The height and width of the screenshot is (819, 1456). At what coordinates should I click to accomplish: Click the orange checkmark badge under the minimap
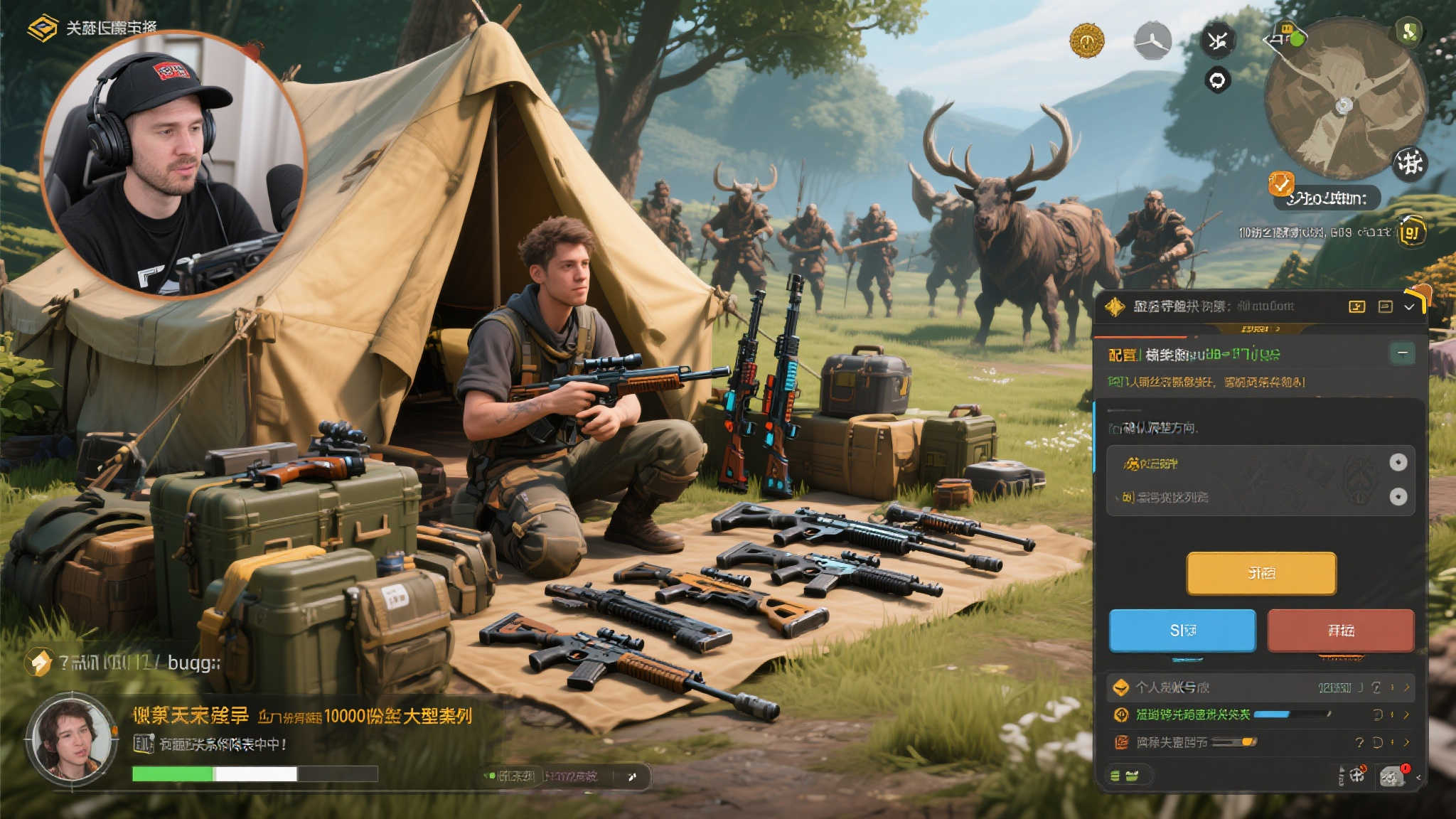click(x=1280, y=184)
